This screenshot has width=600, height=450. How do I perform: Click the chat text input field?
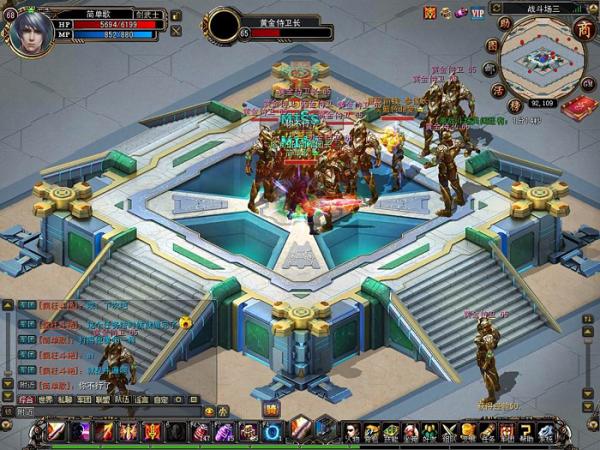click(x=110, y=411)
